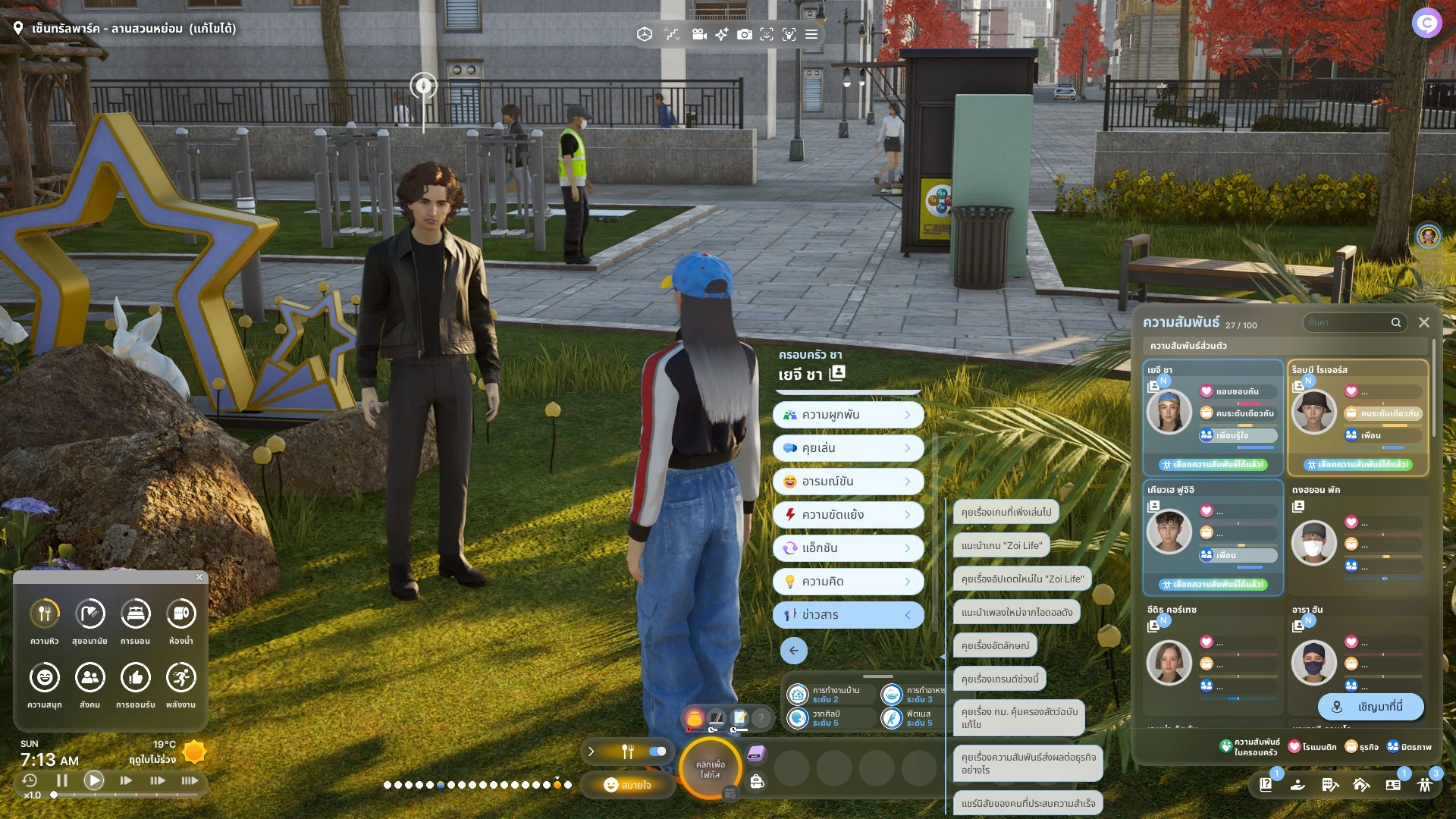Select the ร็อบบี้ โรเจอร์ส relationship card
Image resolution: width=1456 pixels, height=819 pixels.
coord(1357,417)
